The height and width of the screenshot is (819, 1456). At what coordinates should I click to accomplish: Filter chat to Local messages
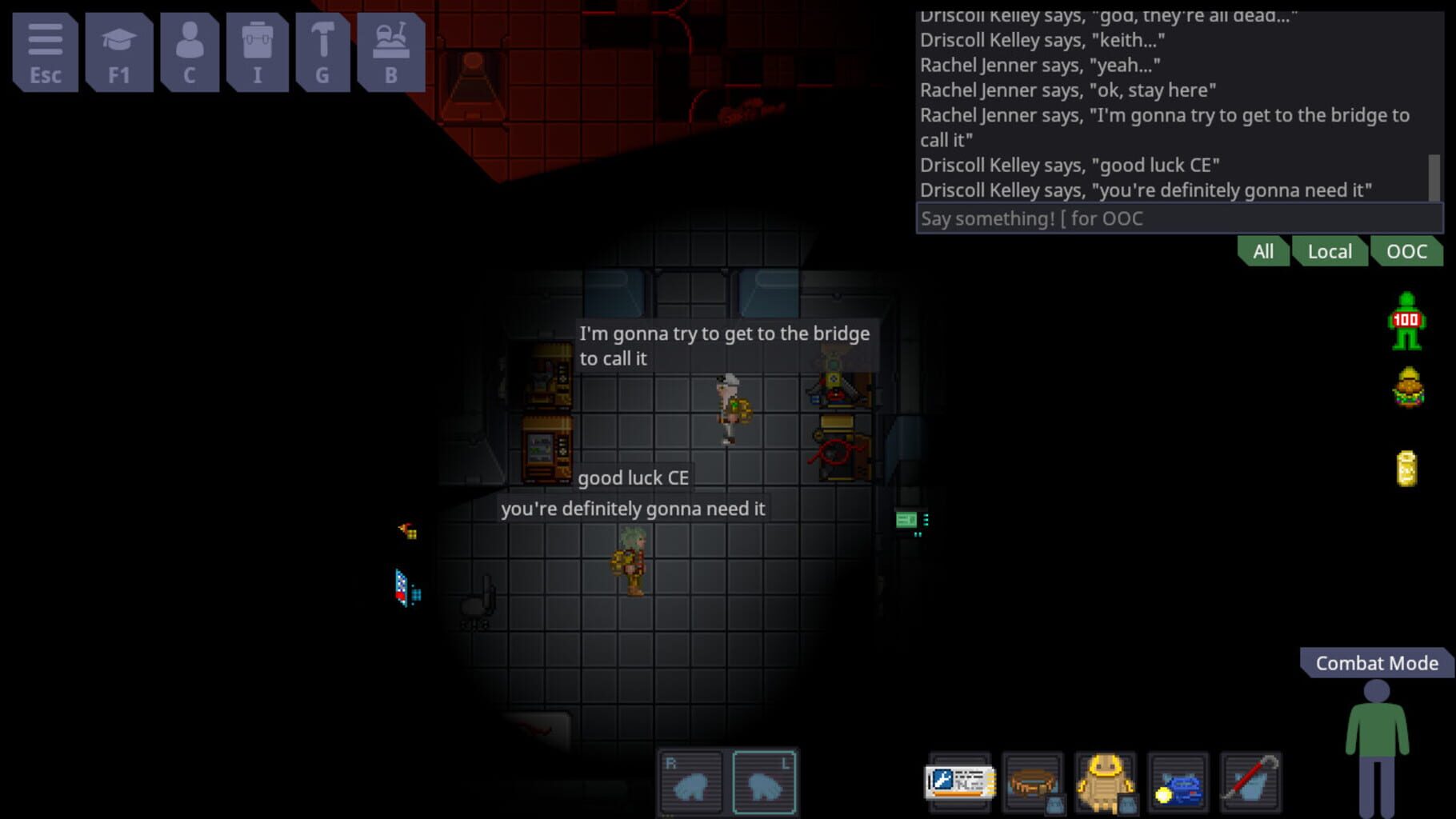point(1330,251)
